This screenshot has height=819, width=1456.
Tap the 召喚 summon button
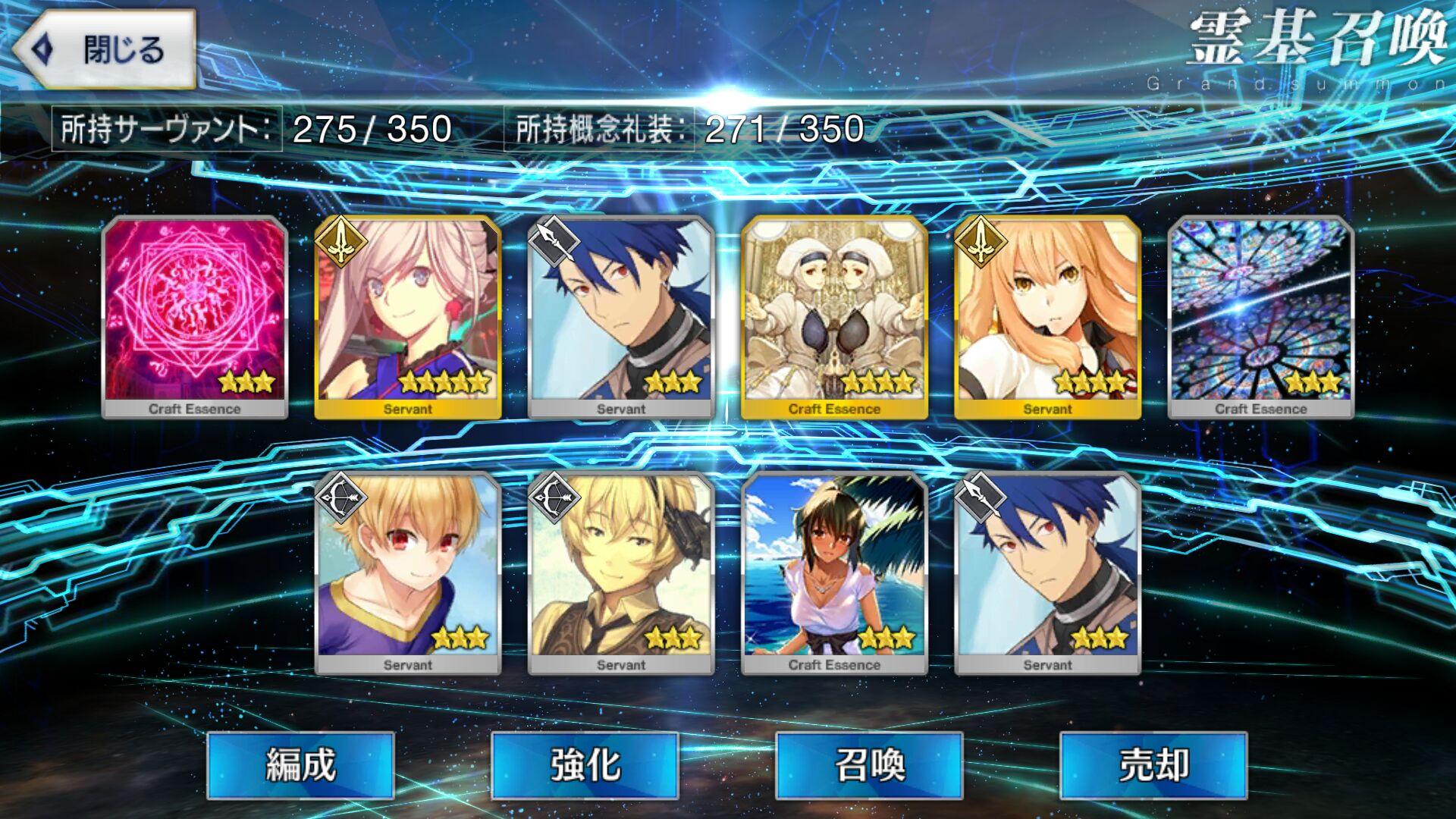coord(869,764)
